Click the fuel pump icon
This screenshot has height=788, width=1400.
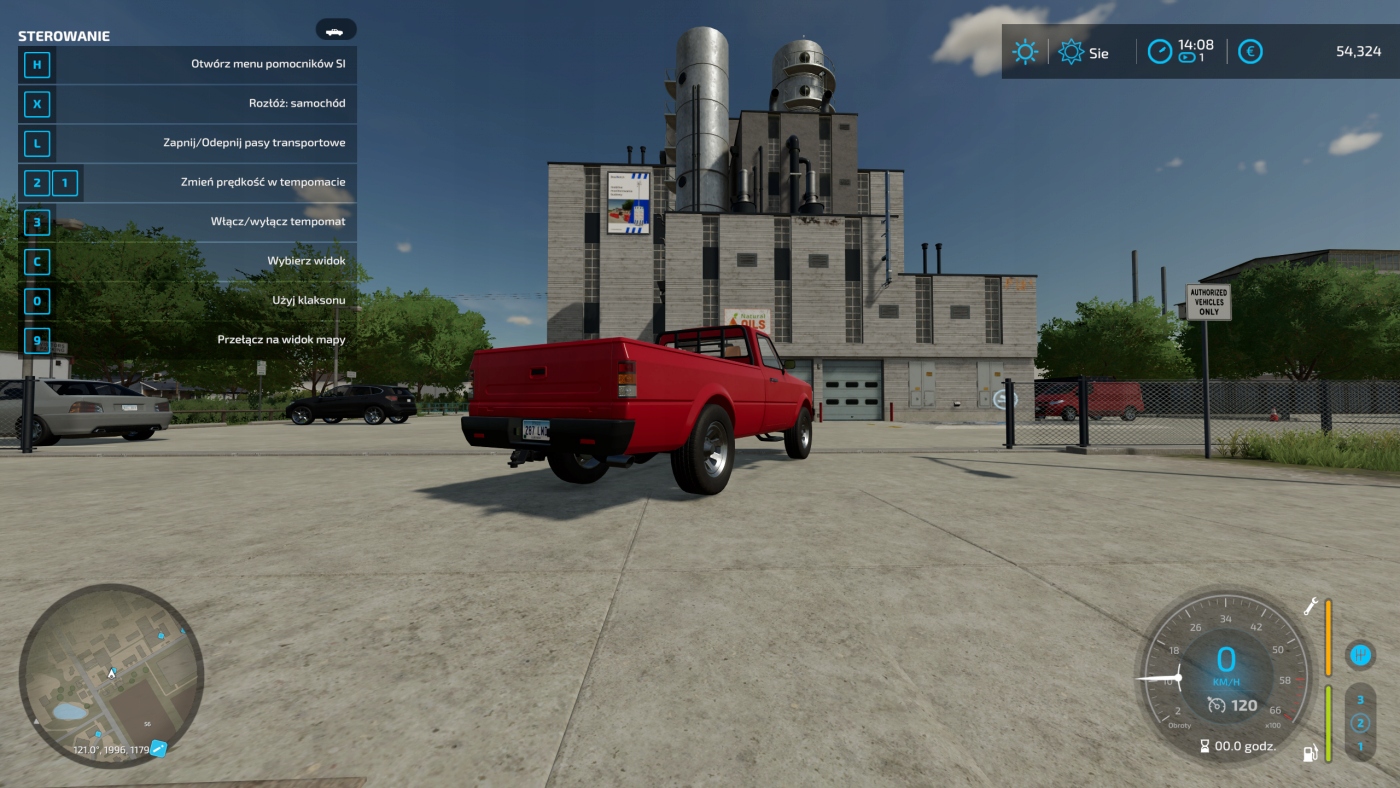(1309, 752)
